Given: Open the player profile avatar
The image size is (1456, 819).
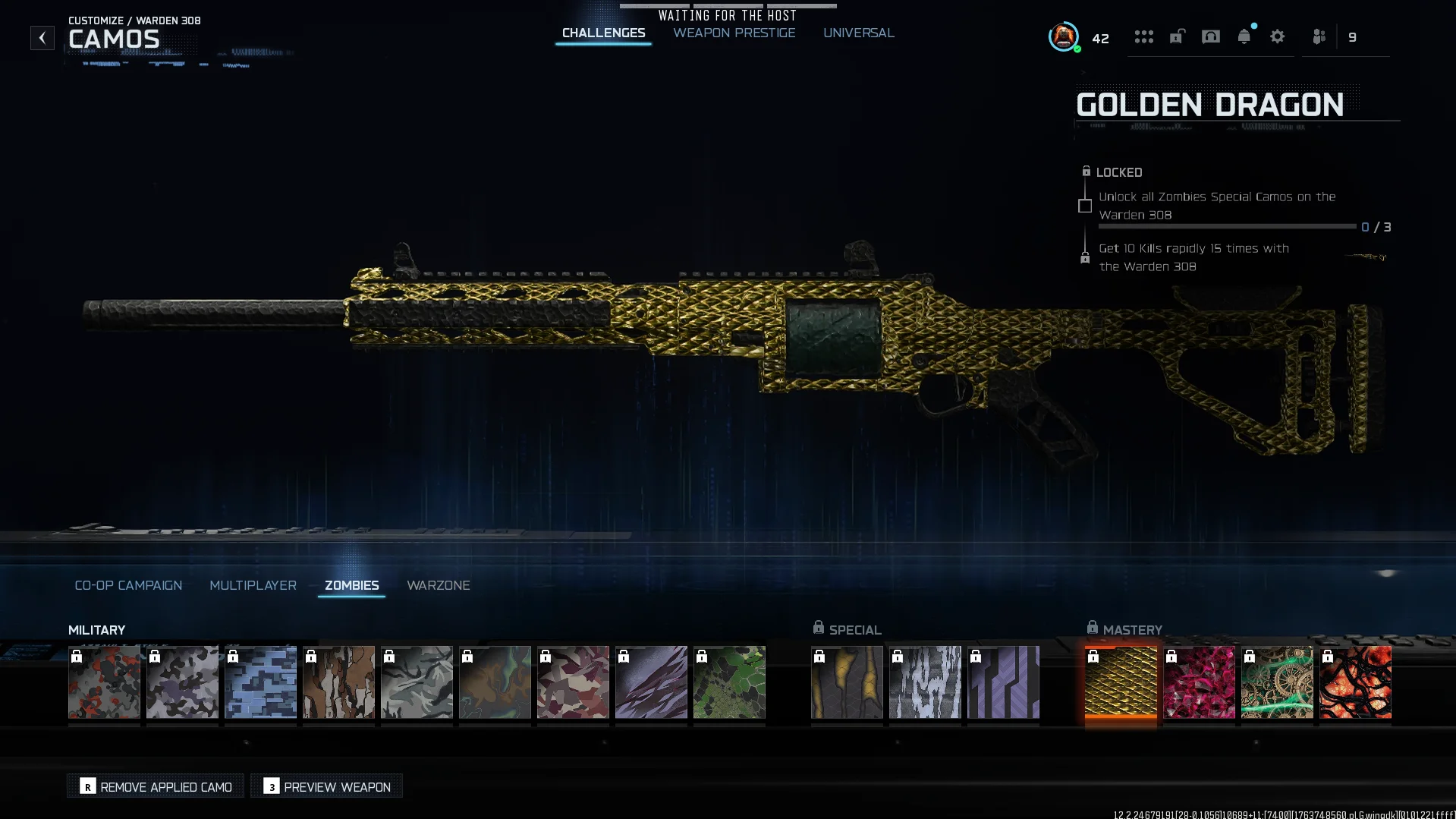Looking at the screenshot, I should [x=1063, y=36].
